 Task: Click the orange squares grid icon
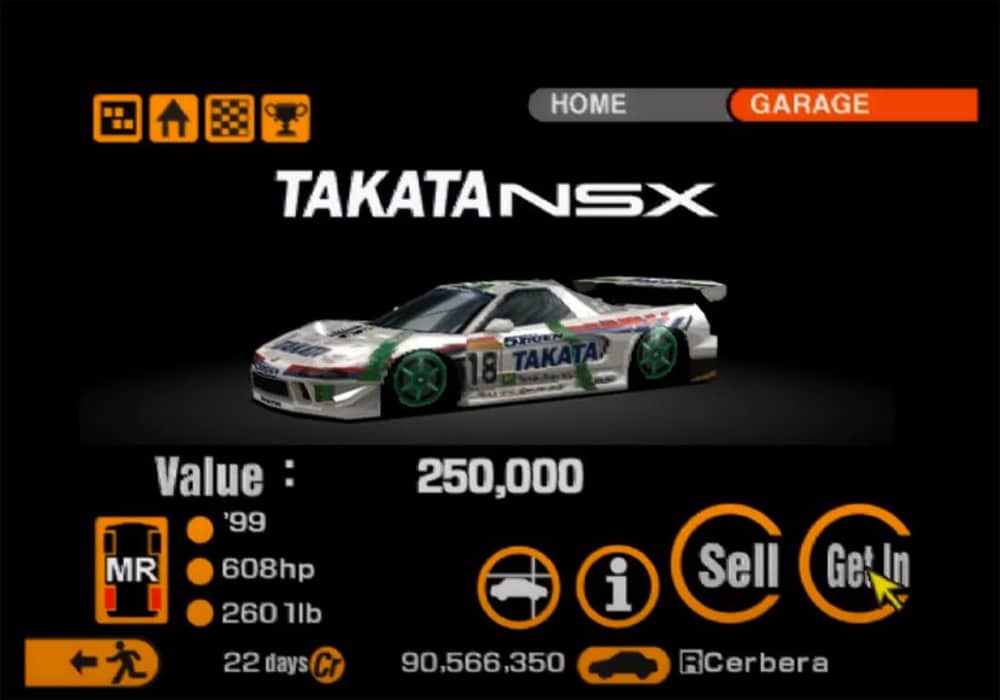click(117, 119)
